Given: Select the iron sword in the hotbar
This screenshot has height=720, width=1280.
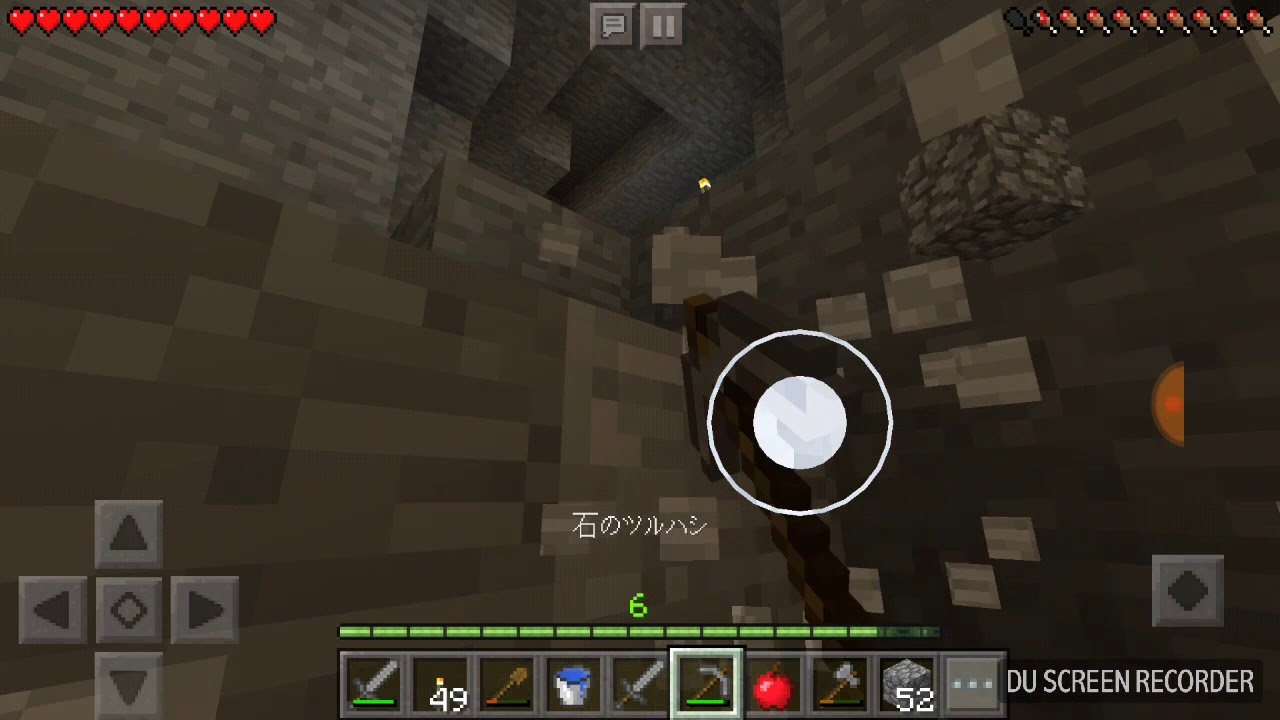Looking at the screenshot, I should click(x=375, y=683).
